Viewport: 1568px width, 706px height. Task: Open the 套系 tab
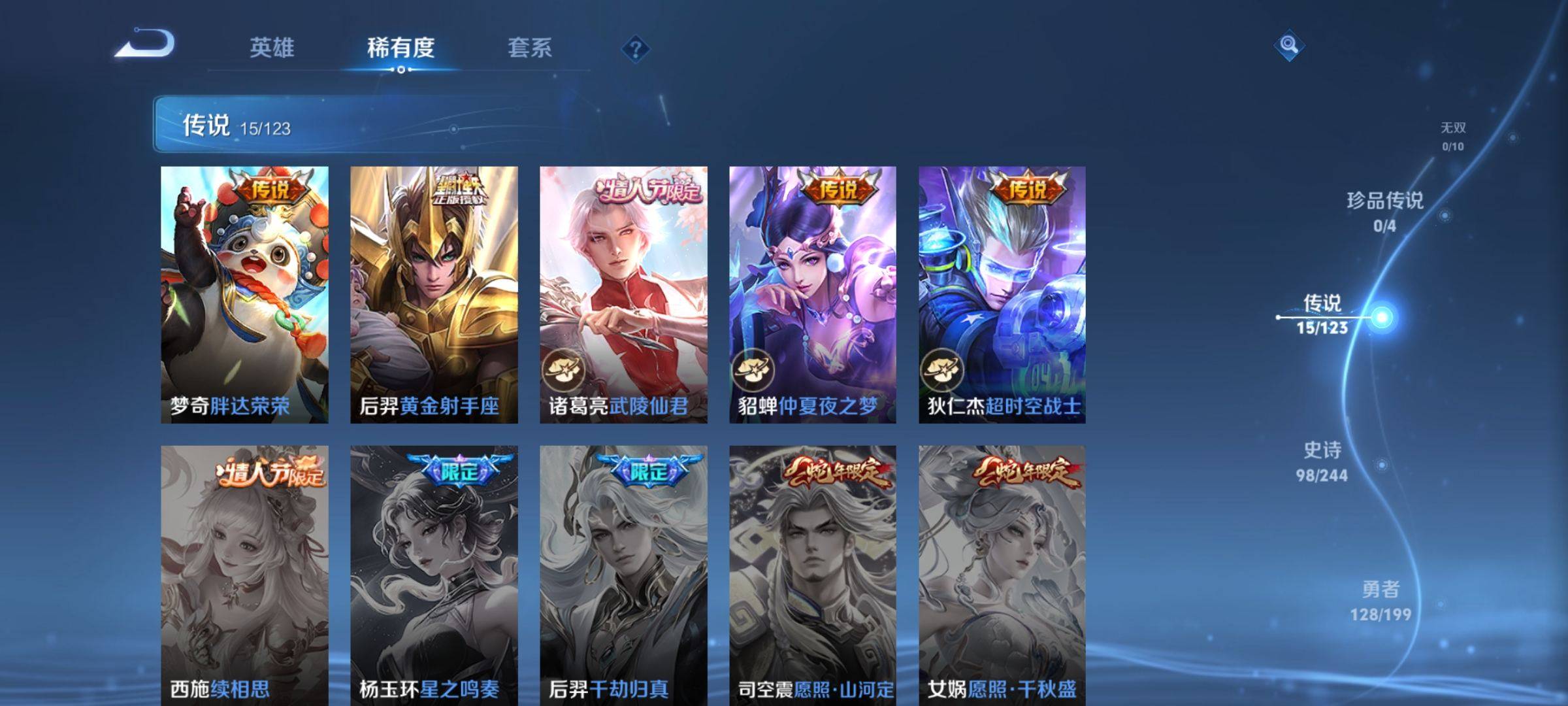pos(529,48)
